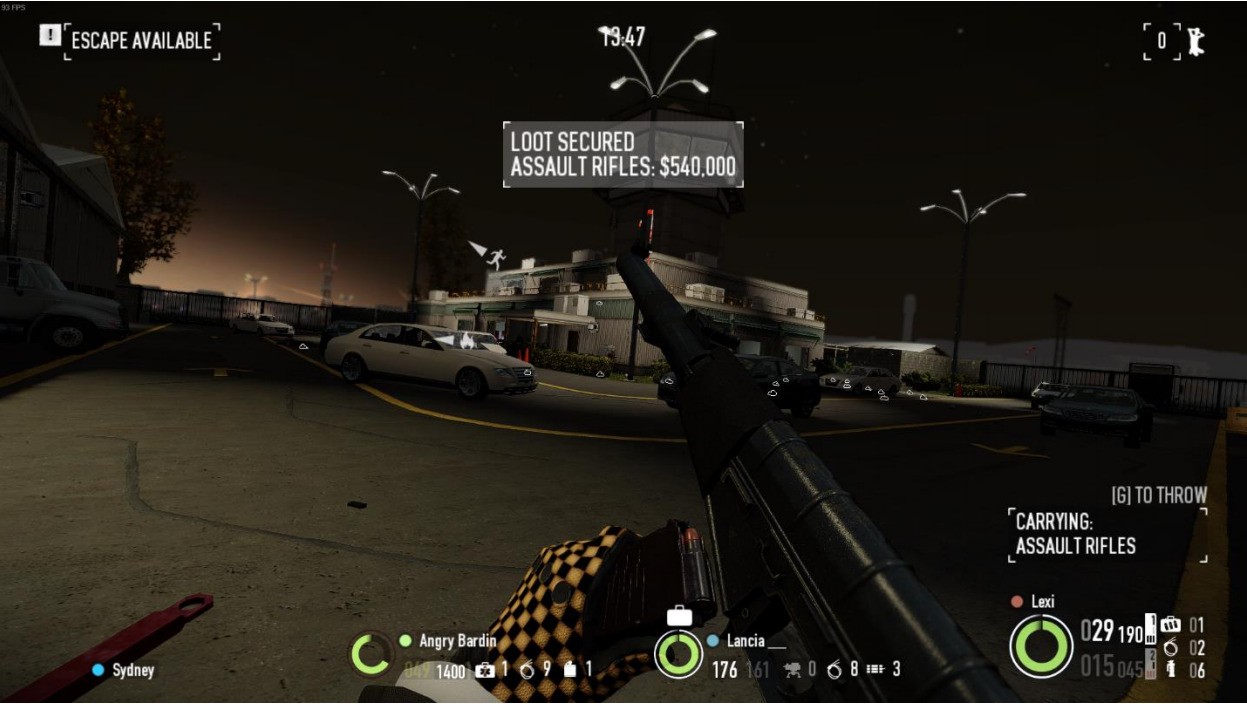Image resolution: width=1247 pixels, height=704 pixels.
Task: Select Lexi's ammo bag equipment icon
Action: point(1170,625)
